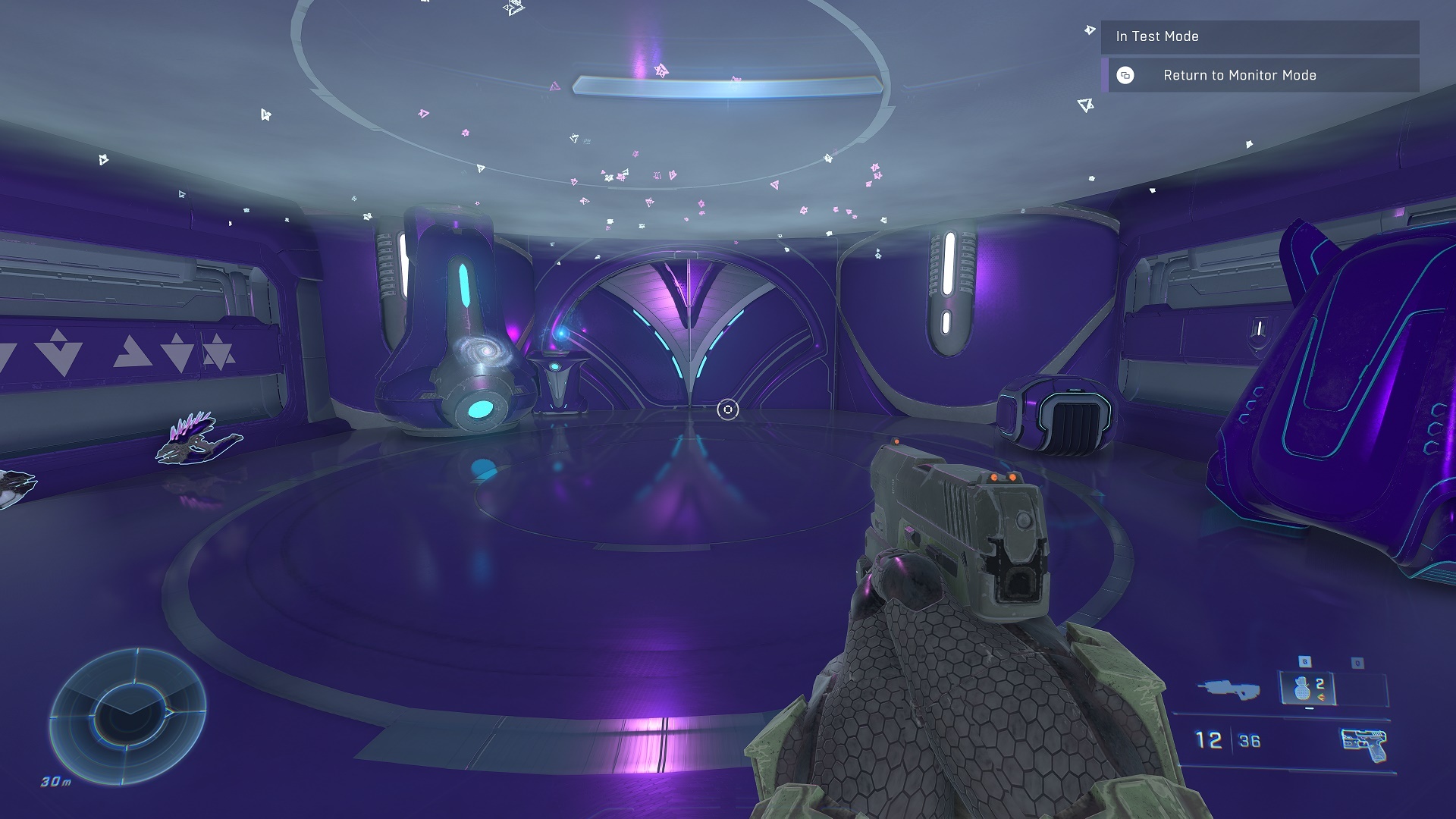Click the frag grenade icon in the HUD
This screenshot has height=819, width=1456.
click(x=1301, y=689)
